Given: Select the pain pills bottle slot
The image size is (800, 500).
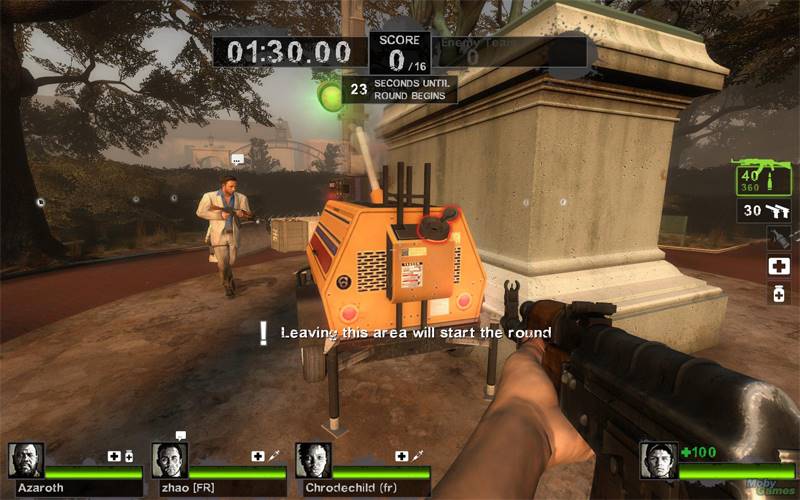Looking at the screenshot, I should point(778,293).
